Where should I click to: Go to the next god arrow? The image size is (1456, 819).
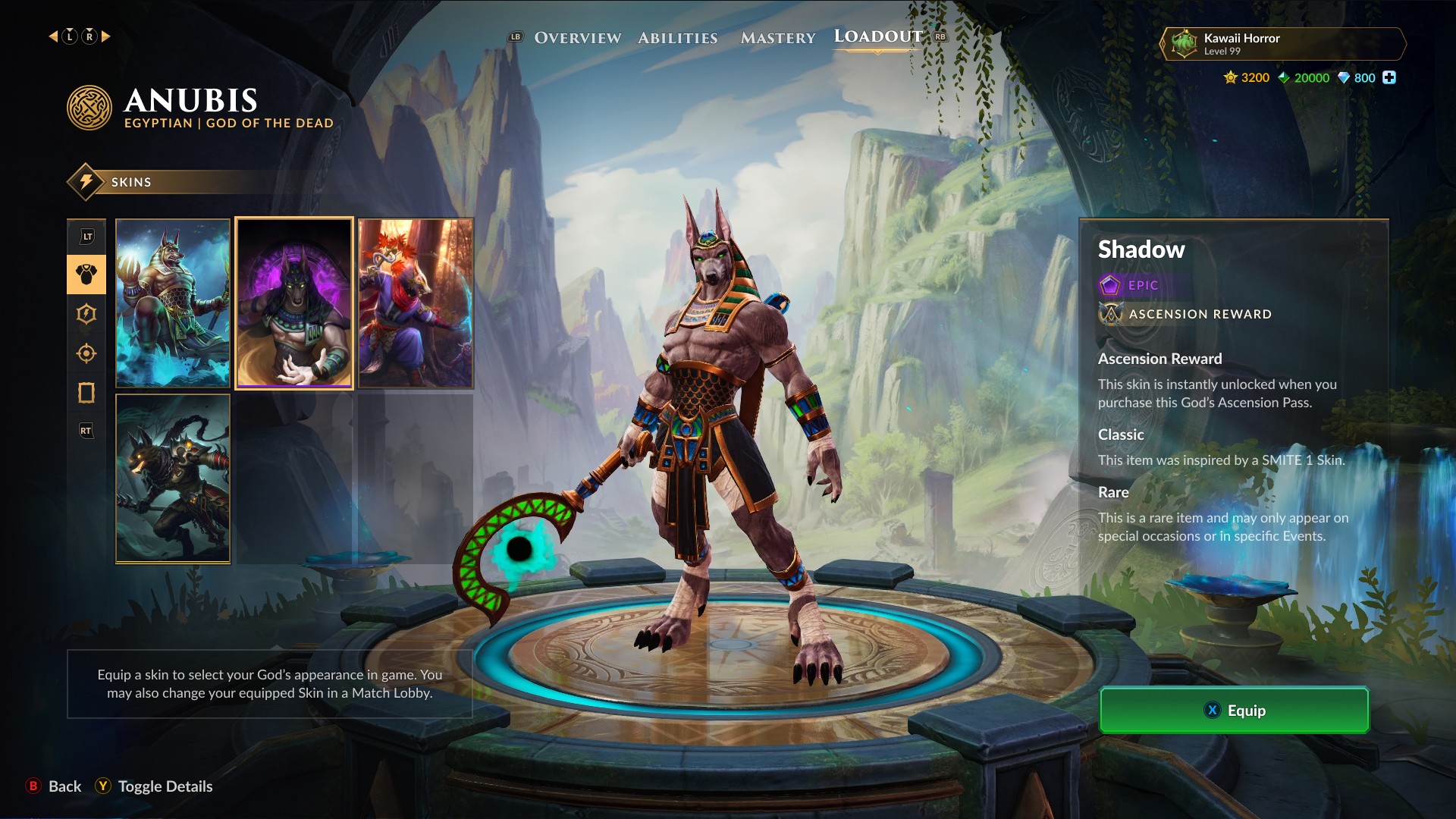coord(106,36)
